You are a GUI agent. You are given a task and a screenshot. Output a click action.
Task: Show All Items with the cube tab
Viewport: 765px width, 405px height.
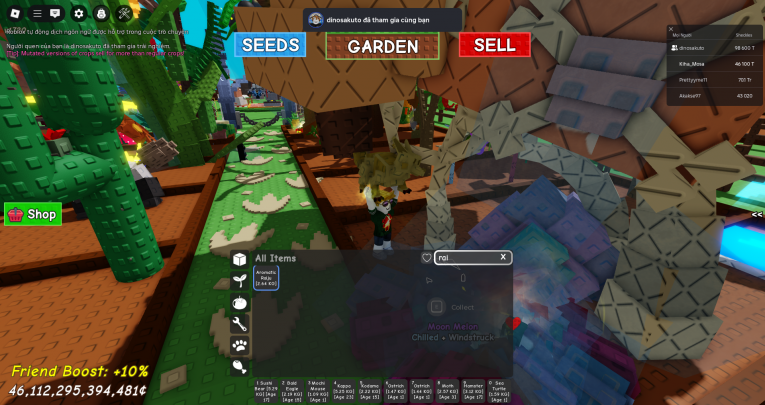[240, 259]
